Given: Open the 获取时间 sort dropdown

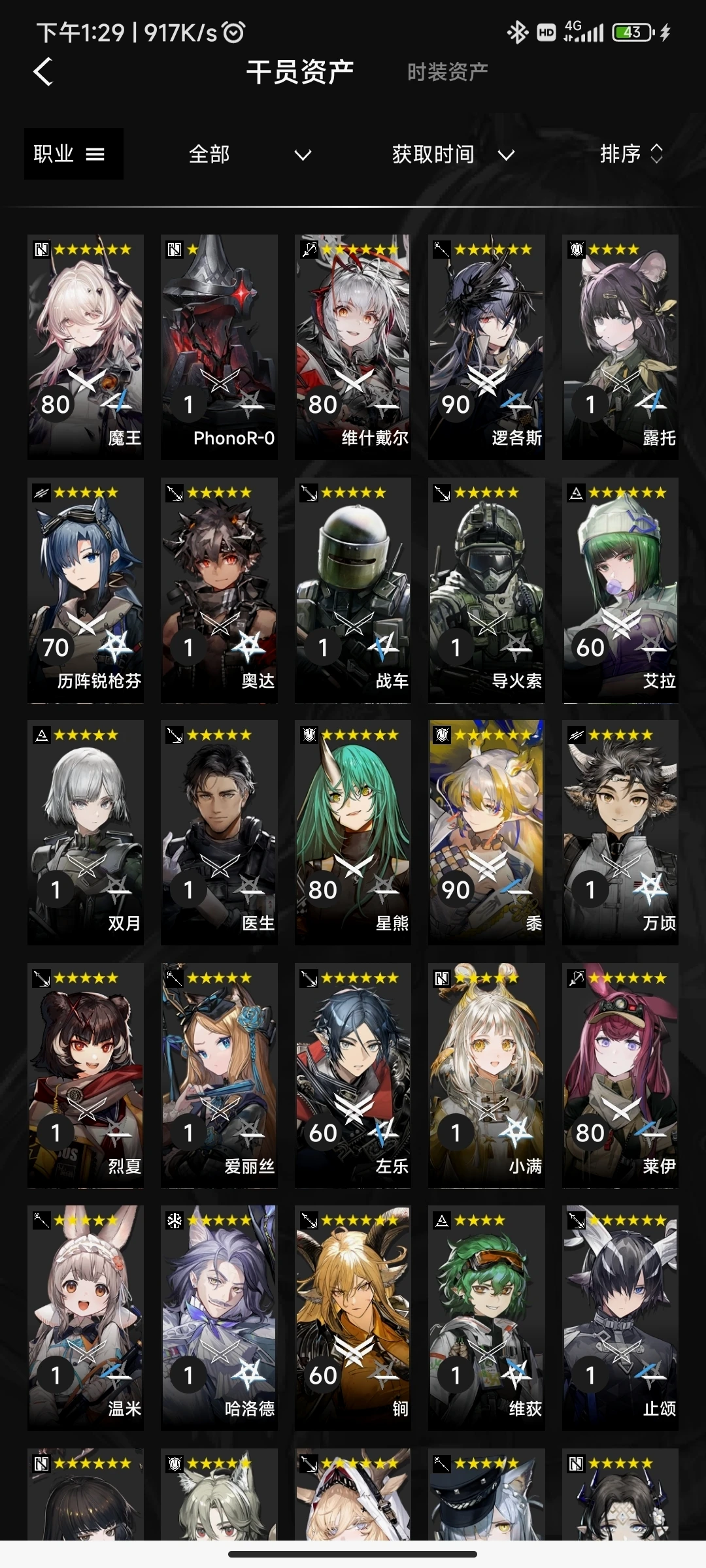Looking at the screenshot, I should [x=452, y=155].
